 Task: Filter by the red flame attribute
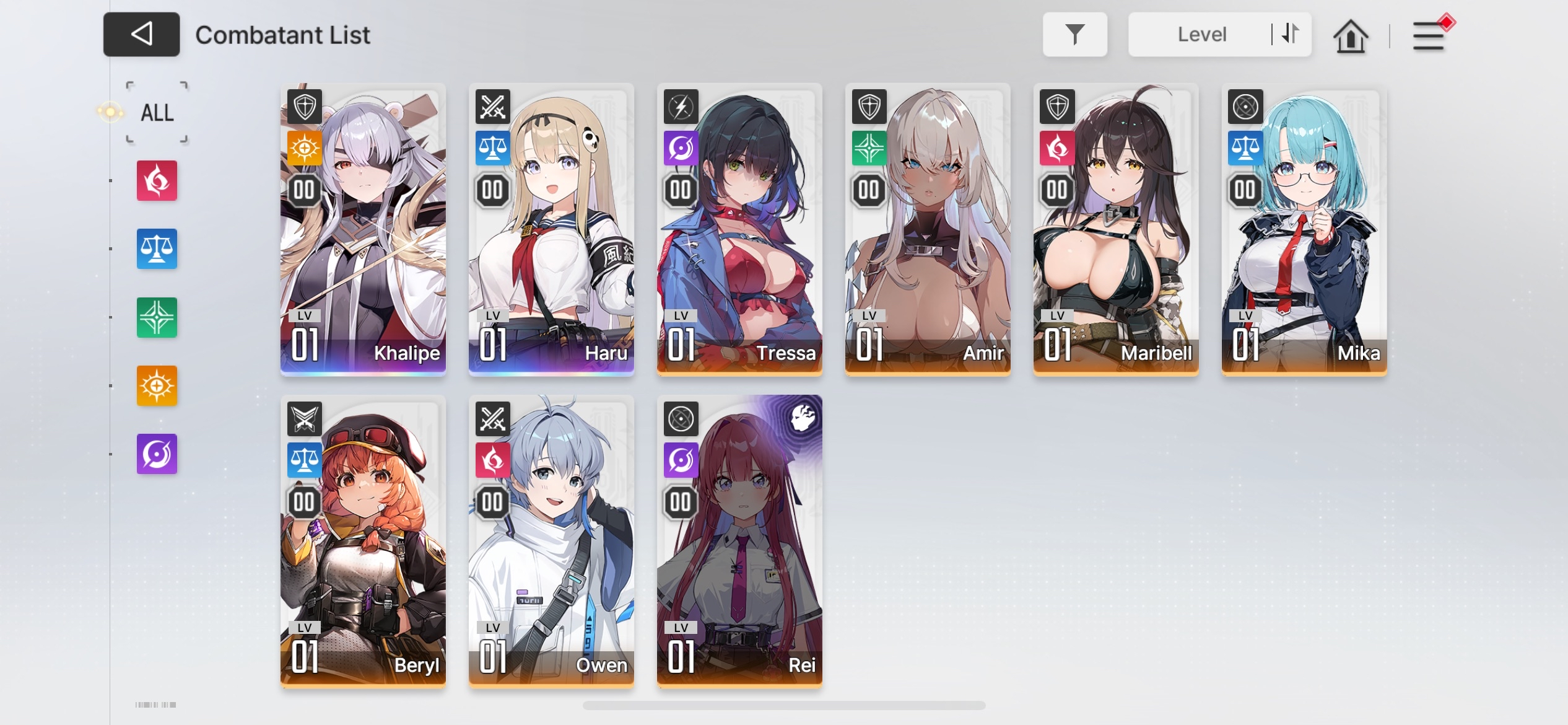pos(157,181)
